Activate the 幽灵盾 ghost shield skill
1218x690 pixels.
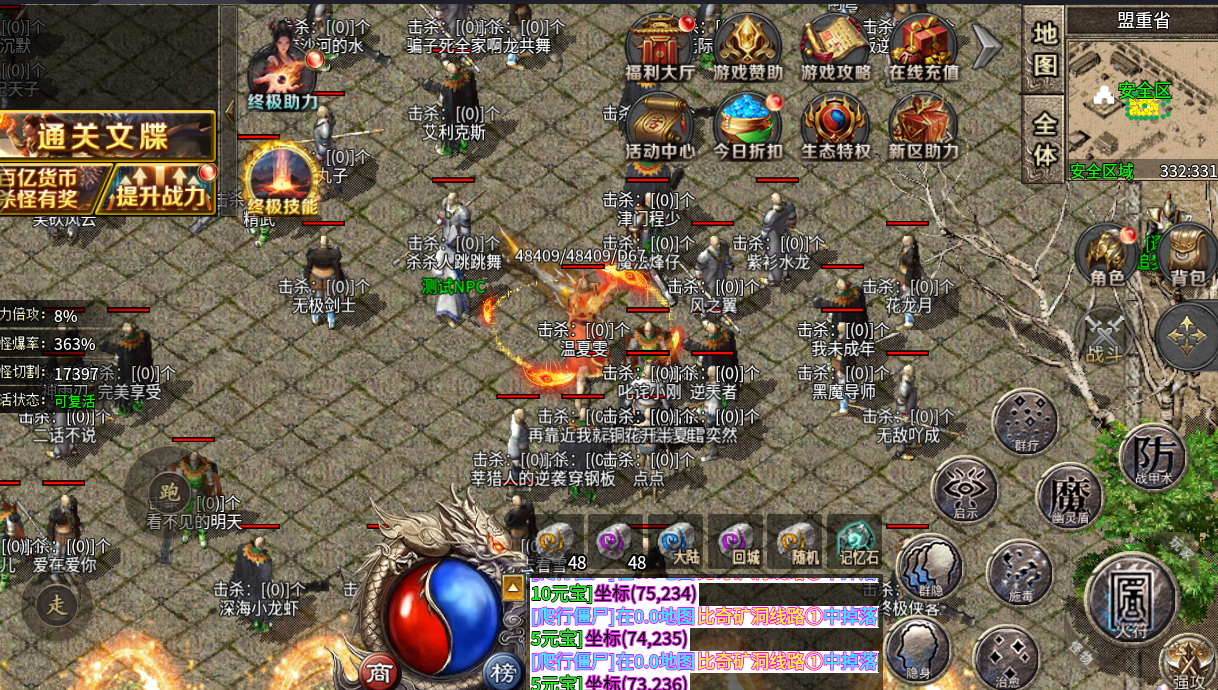pos(1068,496)
